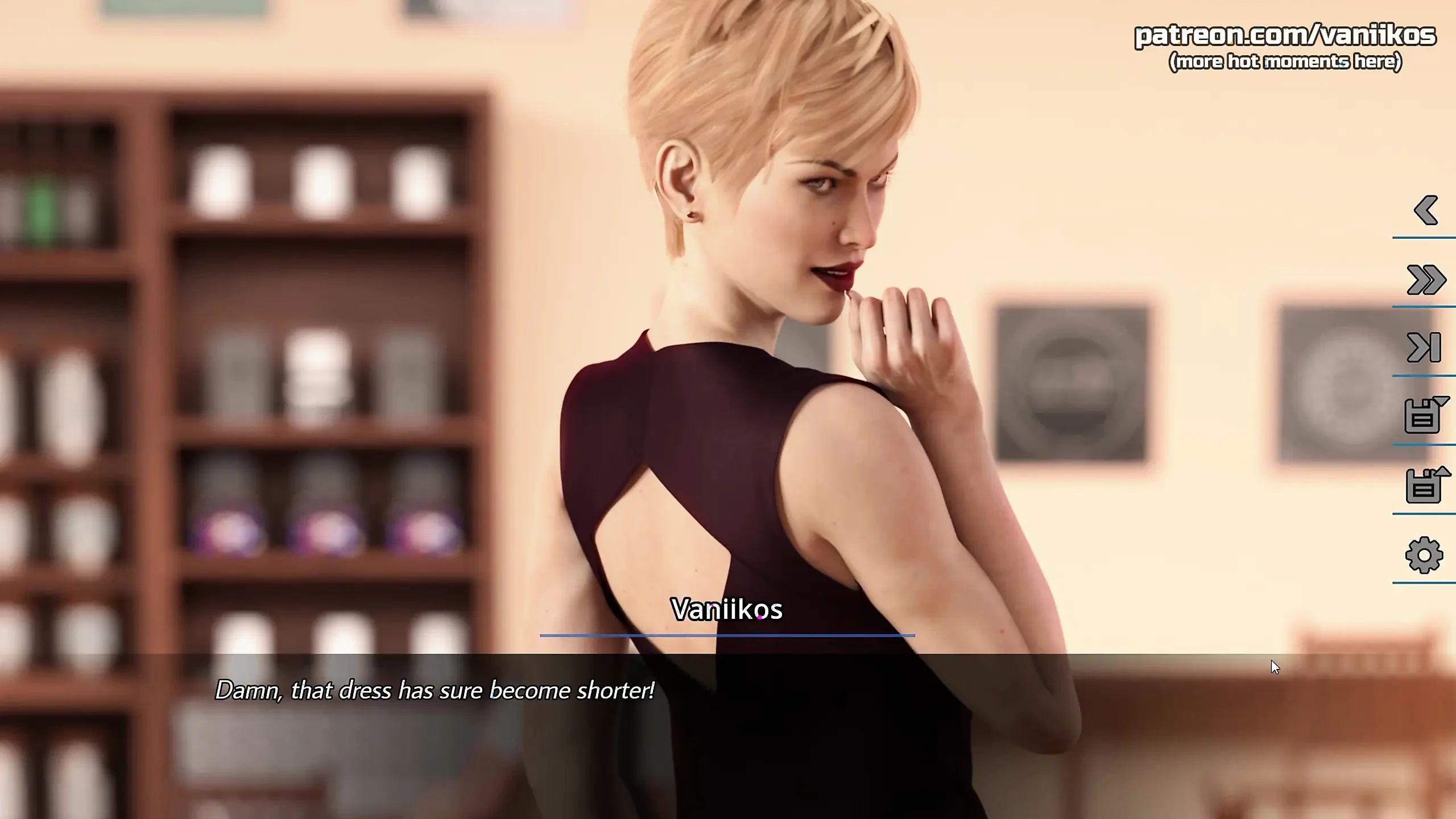Go back with the single left chevron
The height and width of the screenshot is (819, 1456).
[x=1425, y=210]
